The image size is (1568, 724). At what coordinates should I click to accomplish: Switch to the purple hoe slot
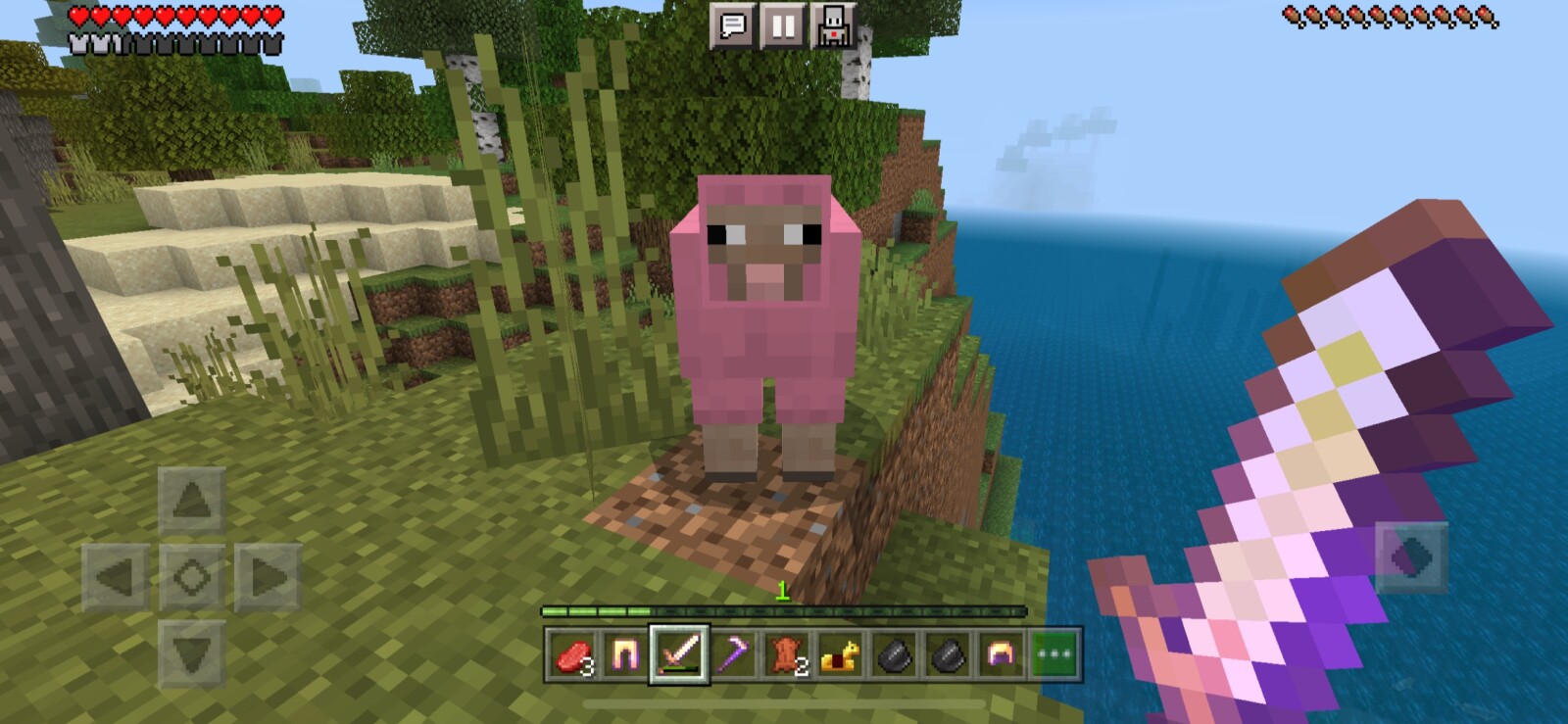732,654
